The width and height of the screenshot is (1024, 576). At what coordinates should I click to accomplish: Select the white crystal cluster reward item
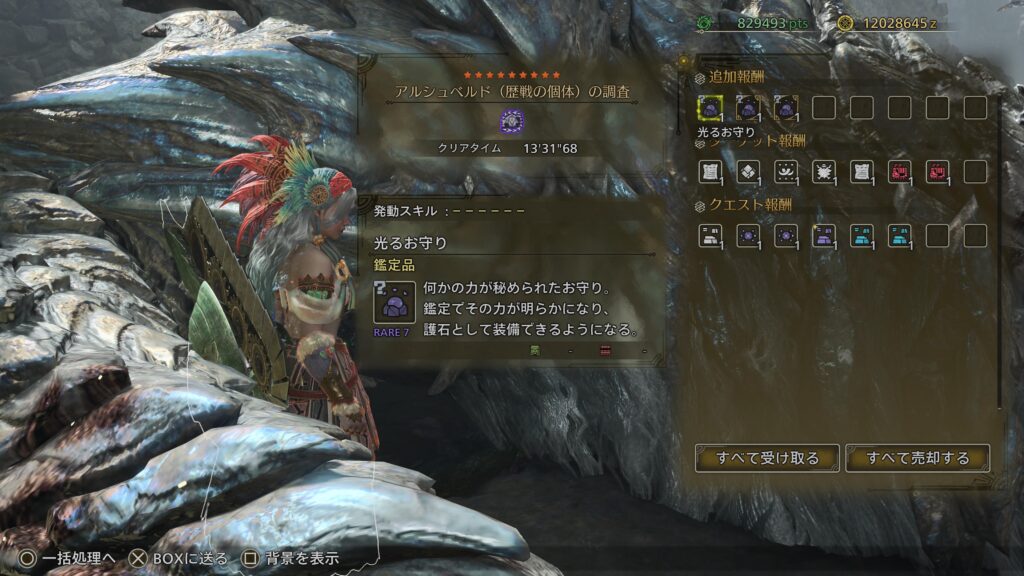pos(748,171)
